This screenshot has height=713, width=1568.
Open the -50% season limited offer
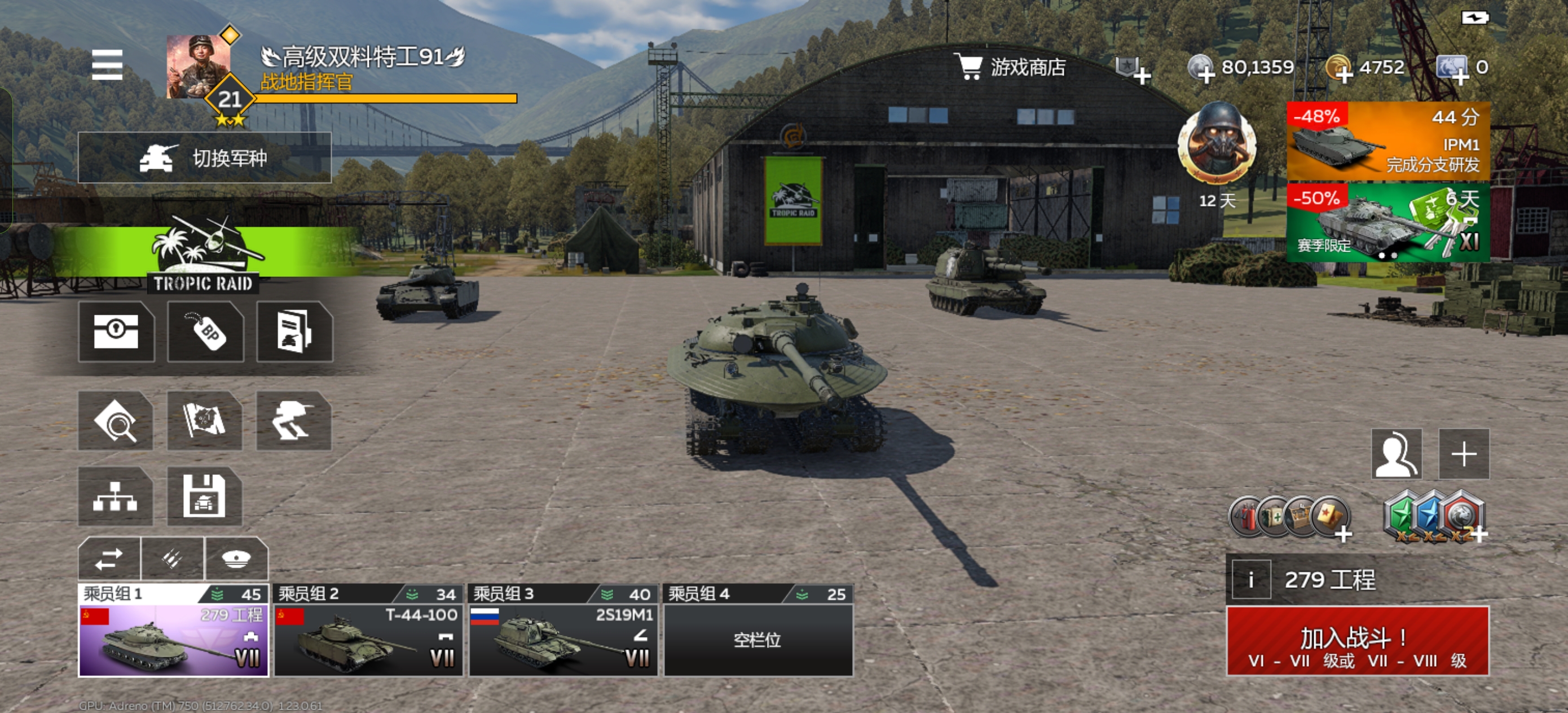[1388, 223]
